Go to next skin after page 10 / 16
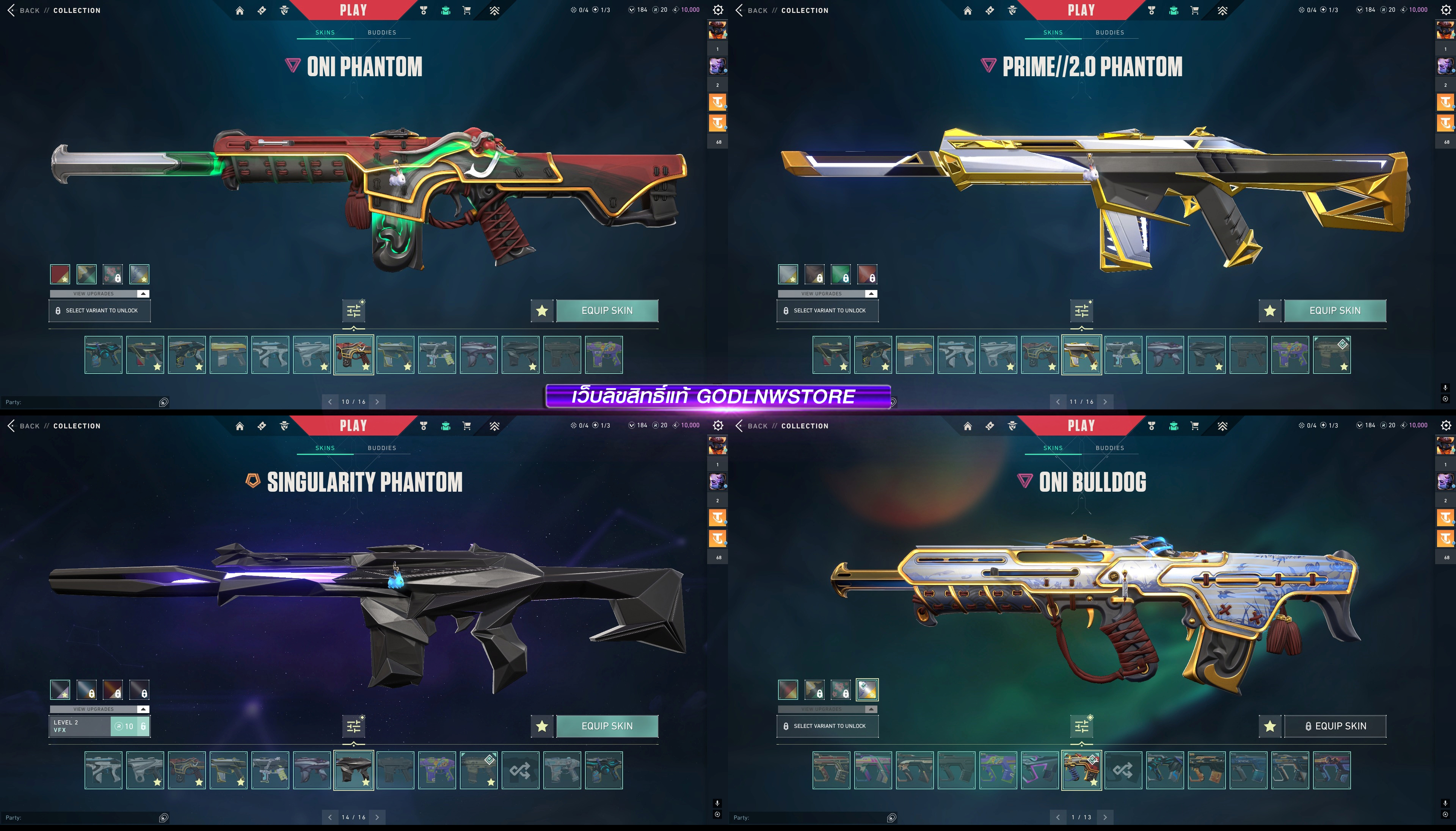Screen dimensions: 1456x831 377,402
